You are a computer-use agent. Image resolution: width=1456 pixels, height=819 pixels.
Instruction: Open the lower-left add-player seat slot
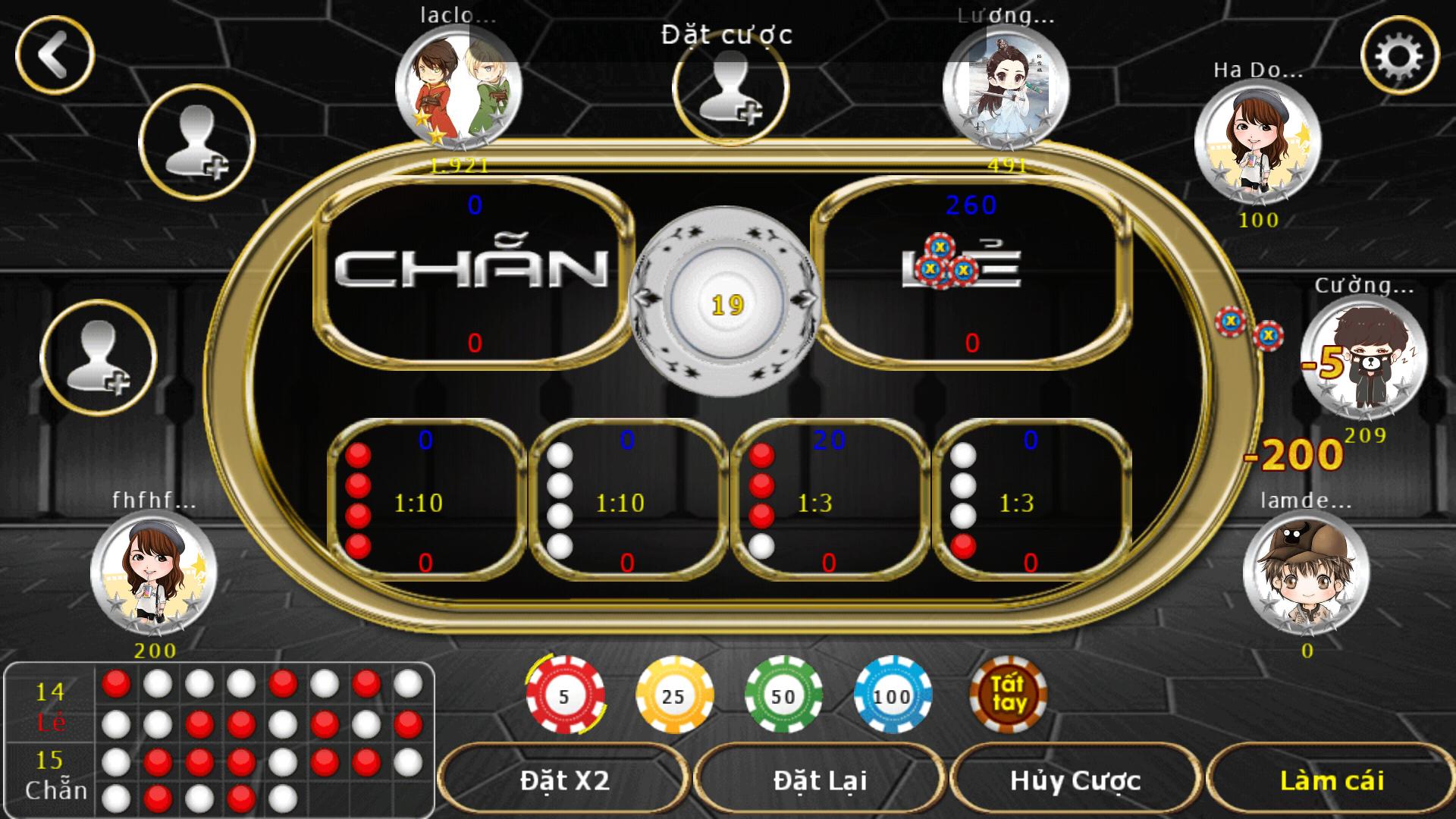click(x=99, y=356)
